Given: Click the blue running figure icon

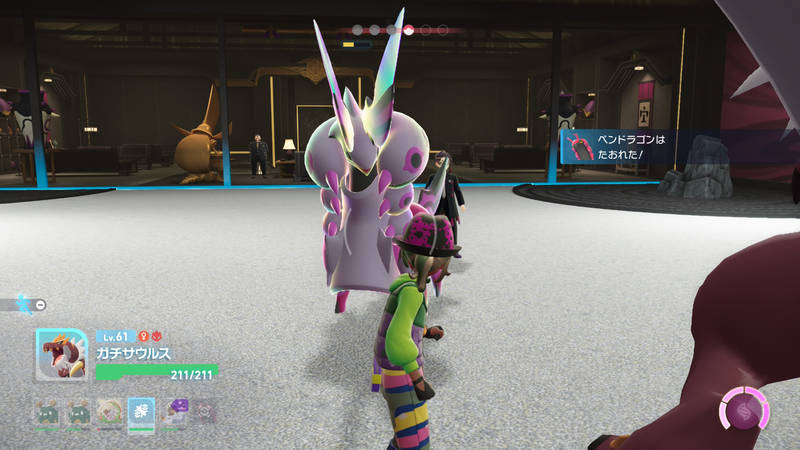Looking at the screenshot, I should (22, 304).
